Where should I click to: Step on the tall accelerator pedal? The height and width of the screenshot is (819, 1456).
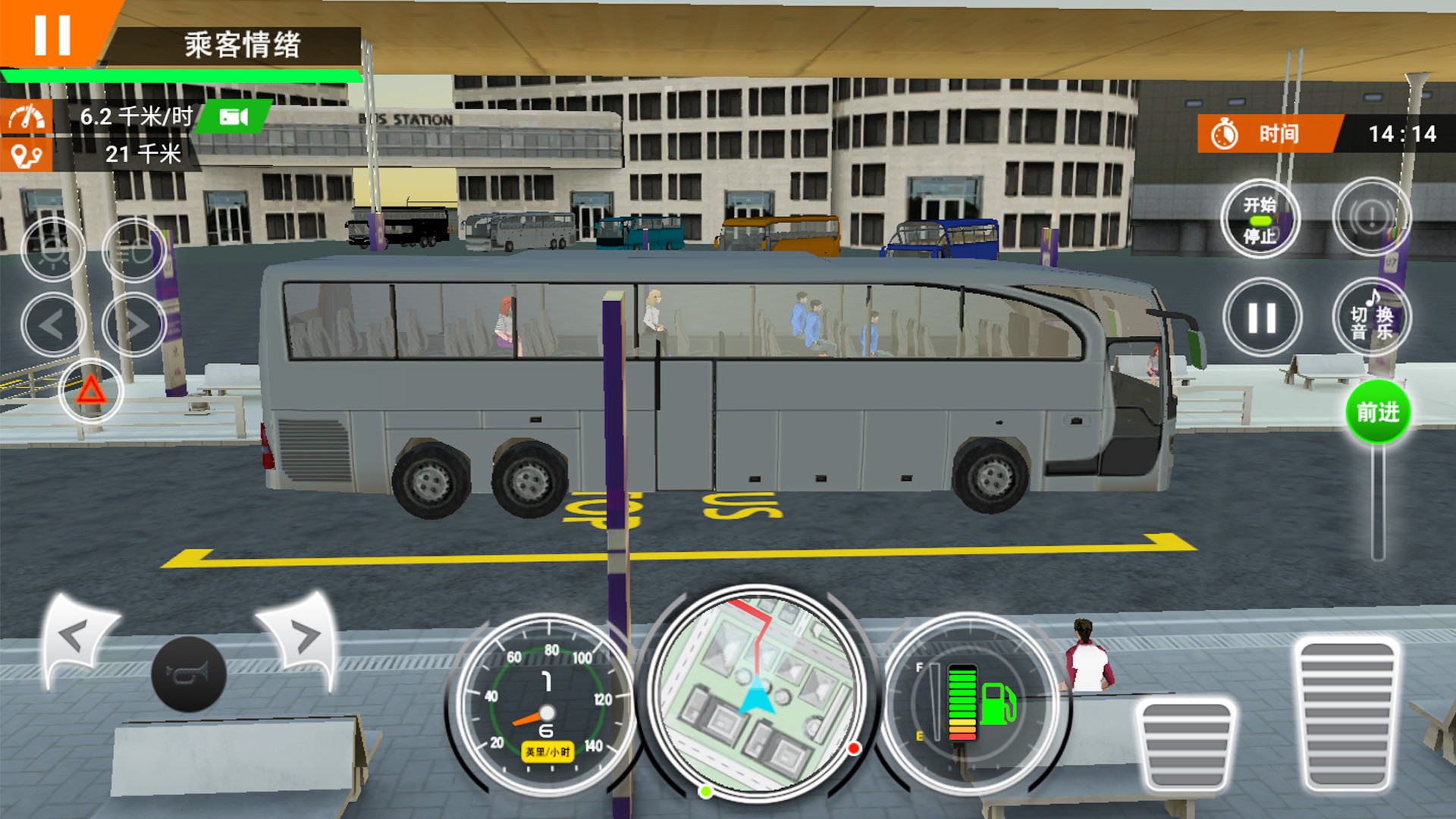point(1347,714)
